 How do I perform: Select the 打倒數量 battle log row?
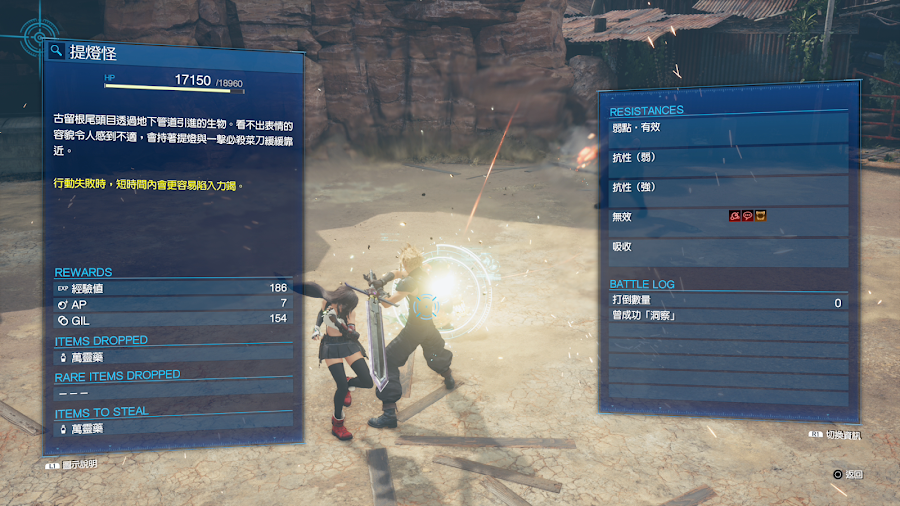728,301
